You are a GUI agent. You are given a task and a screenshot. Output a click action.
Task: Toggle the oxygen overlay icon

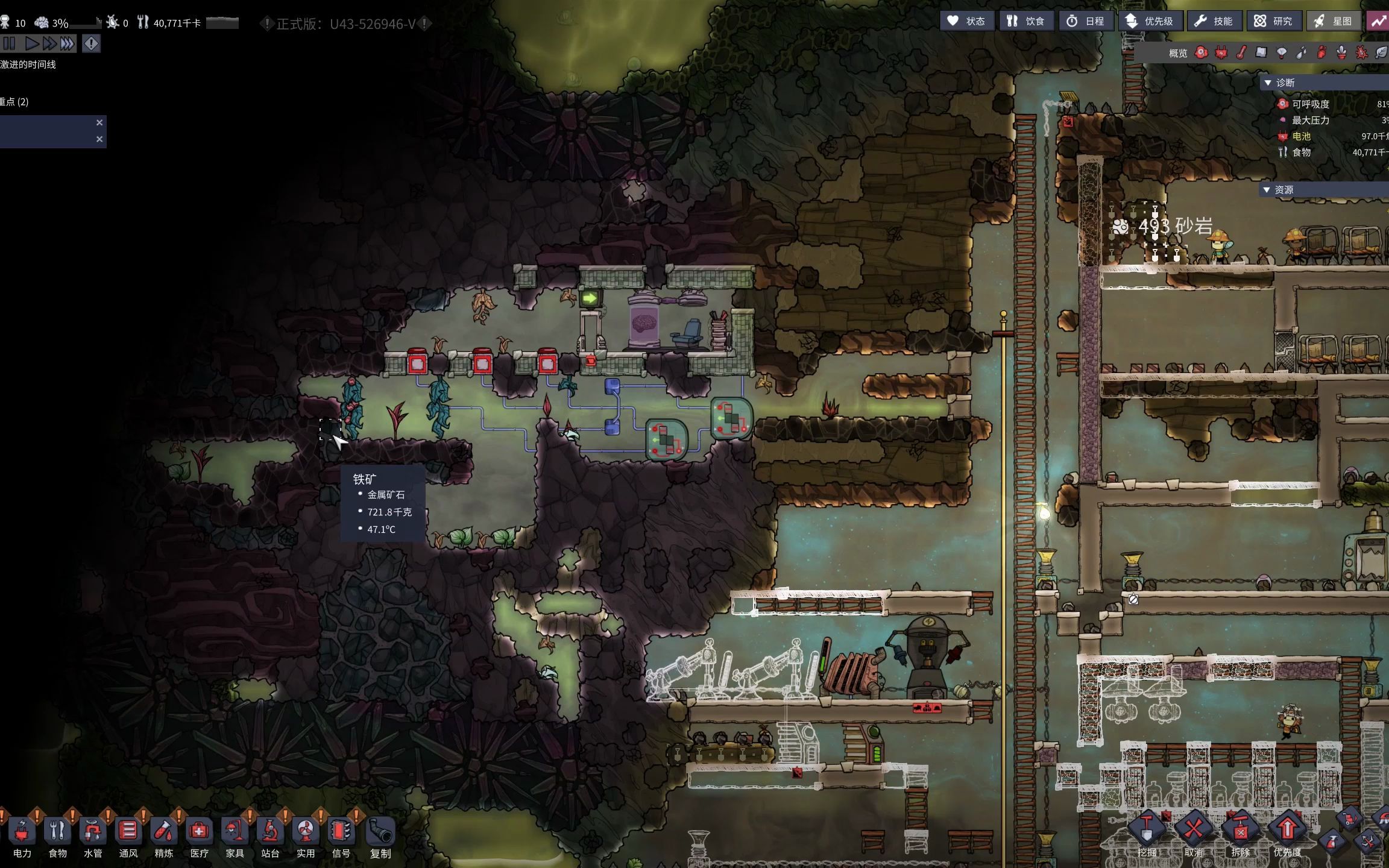[1202, 53]
